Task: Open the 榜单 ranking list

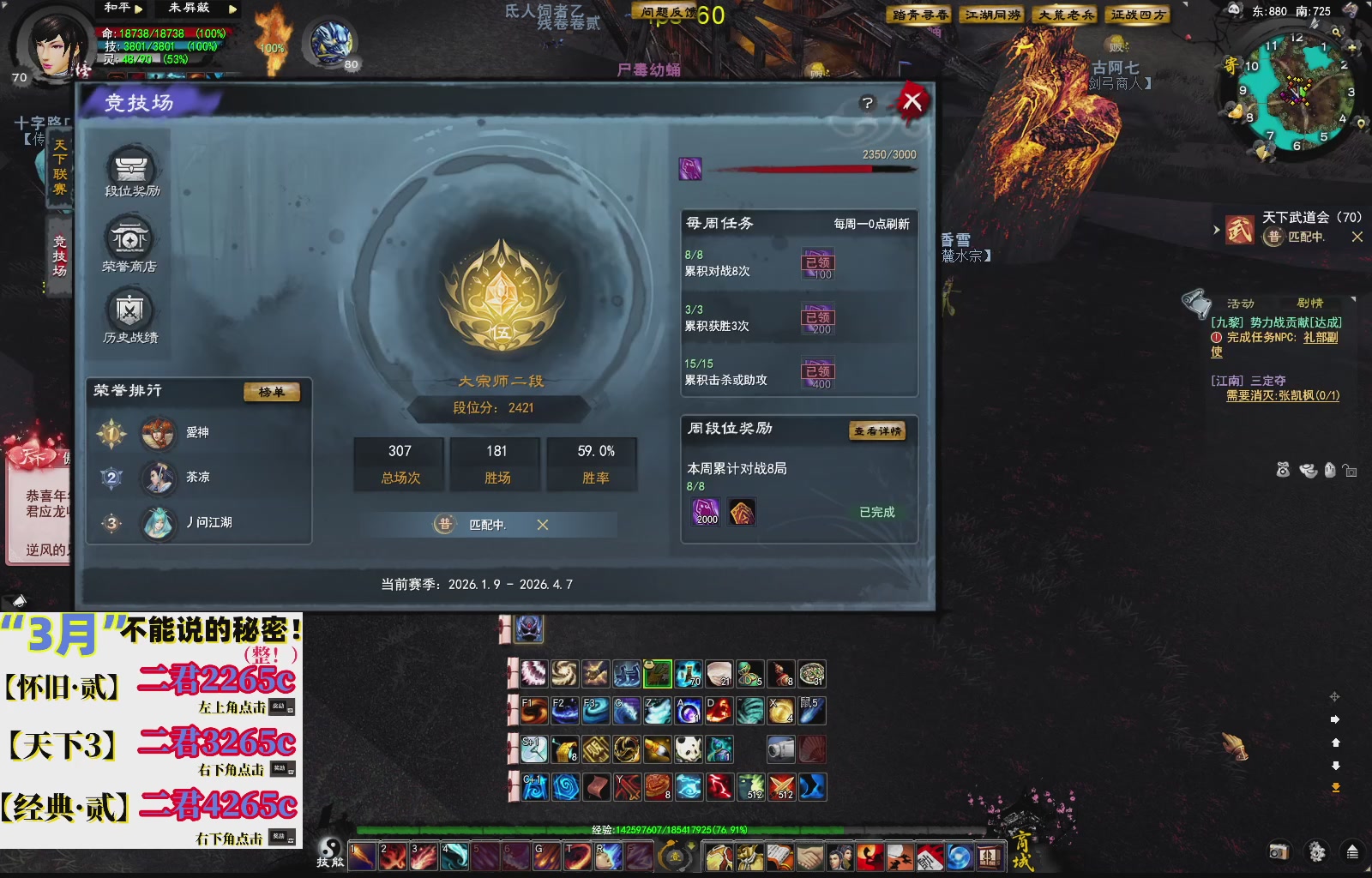Action: click(273, 392)
